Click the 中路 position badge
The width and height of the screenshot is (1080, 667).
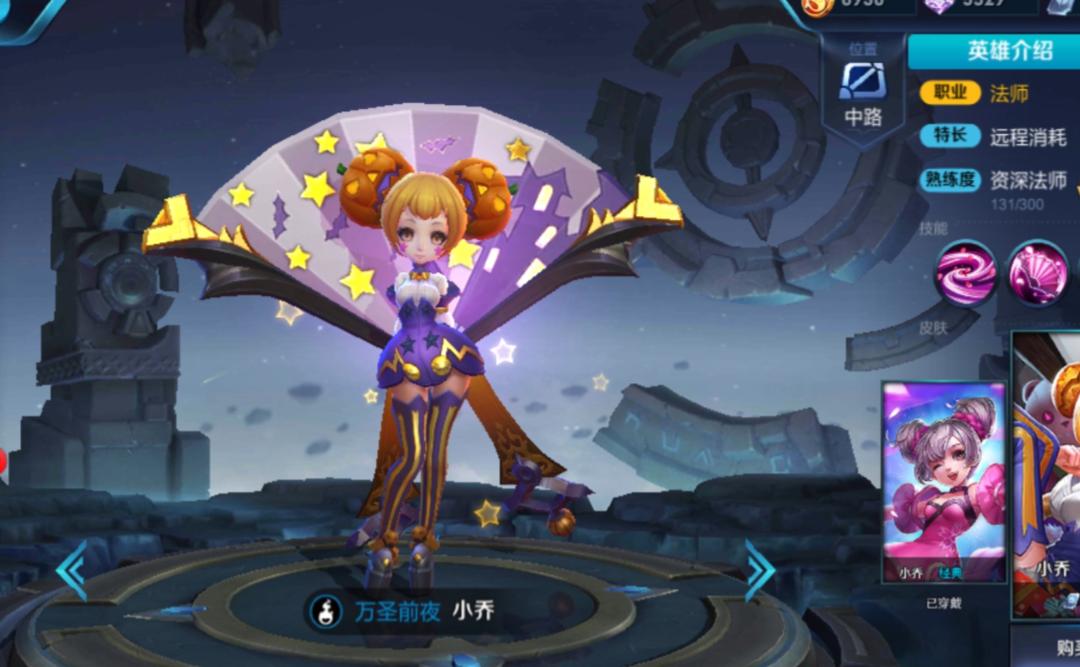click(862, 92)
